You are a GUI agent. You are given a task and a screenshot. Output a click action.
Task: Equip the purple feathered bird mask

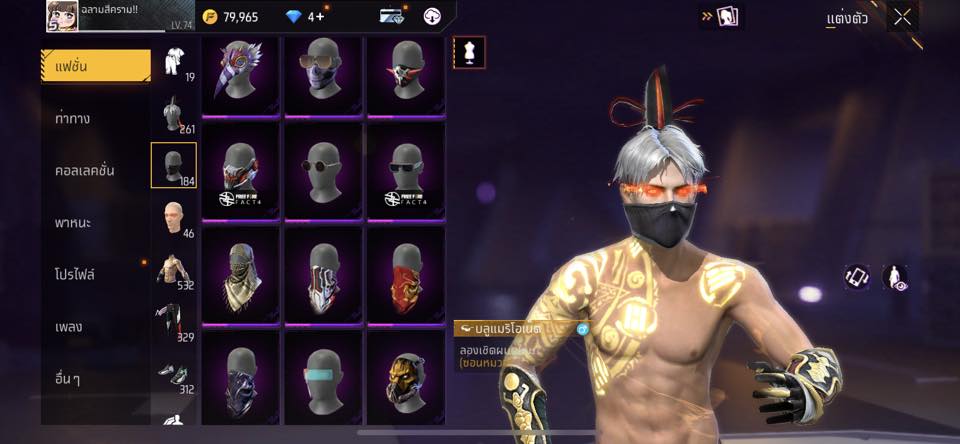click(x=240, y=74)
